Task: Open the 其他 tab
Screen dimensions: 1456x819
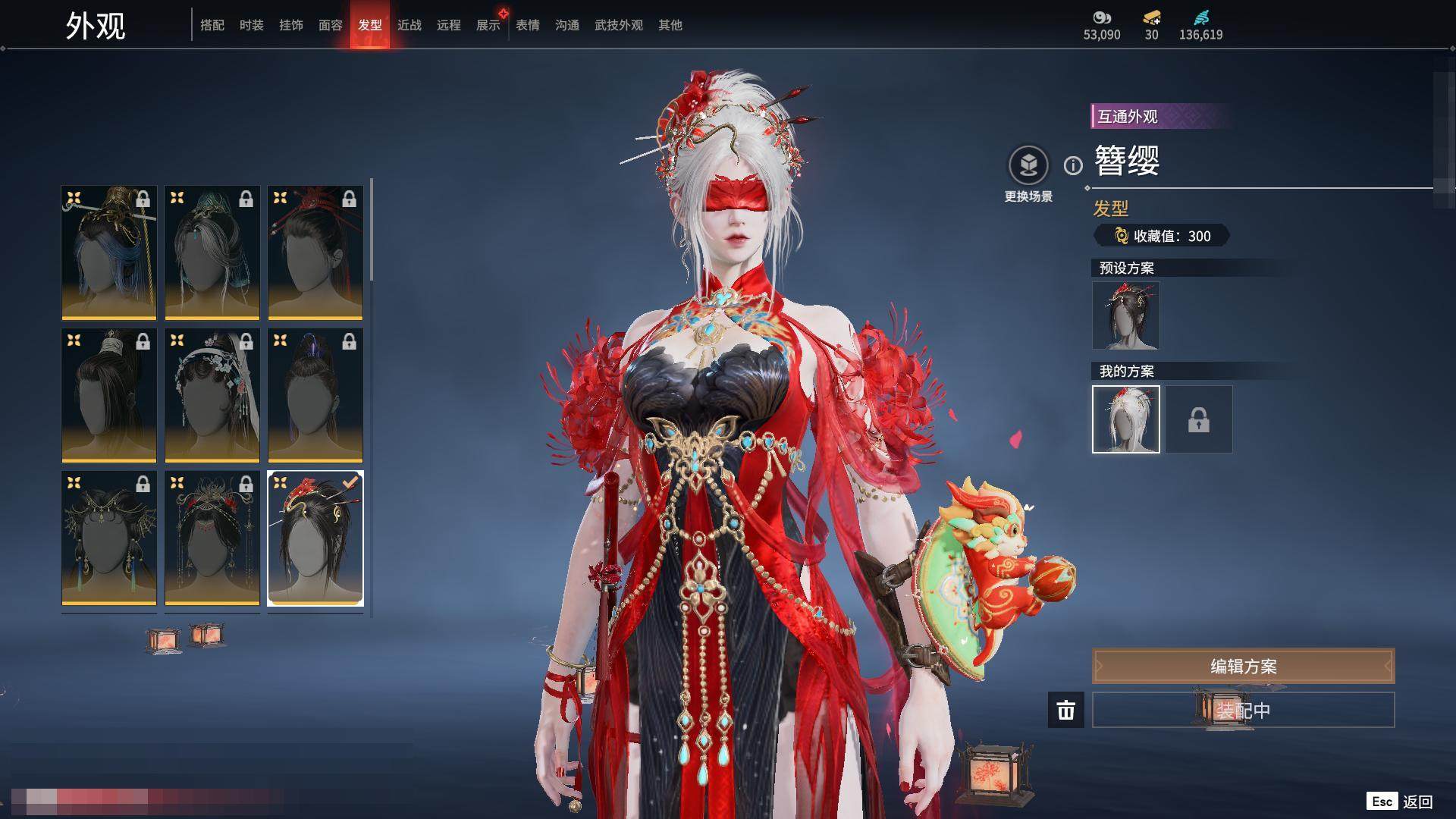Action: tap(670, 25)
